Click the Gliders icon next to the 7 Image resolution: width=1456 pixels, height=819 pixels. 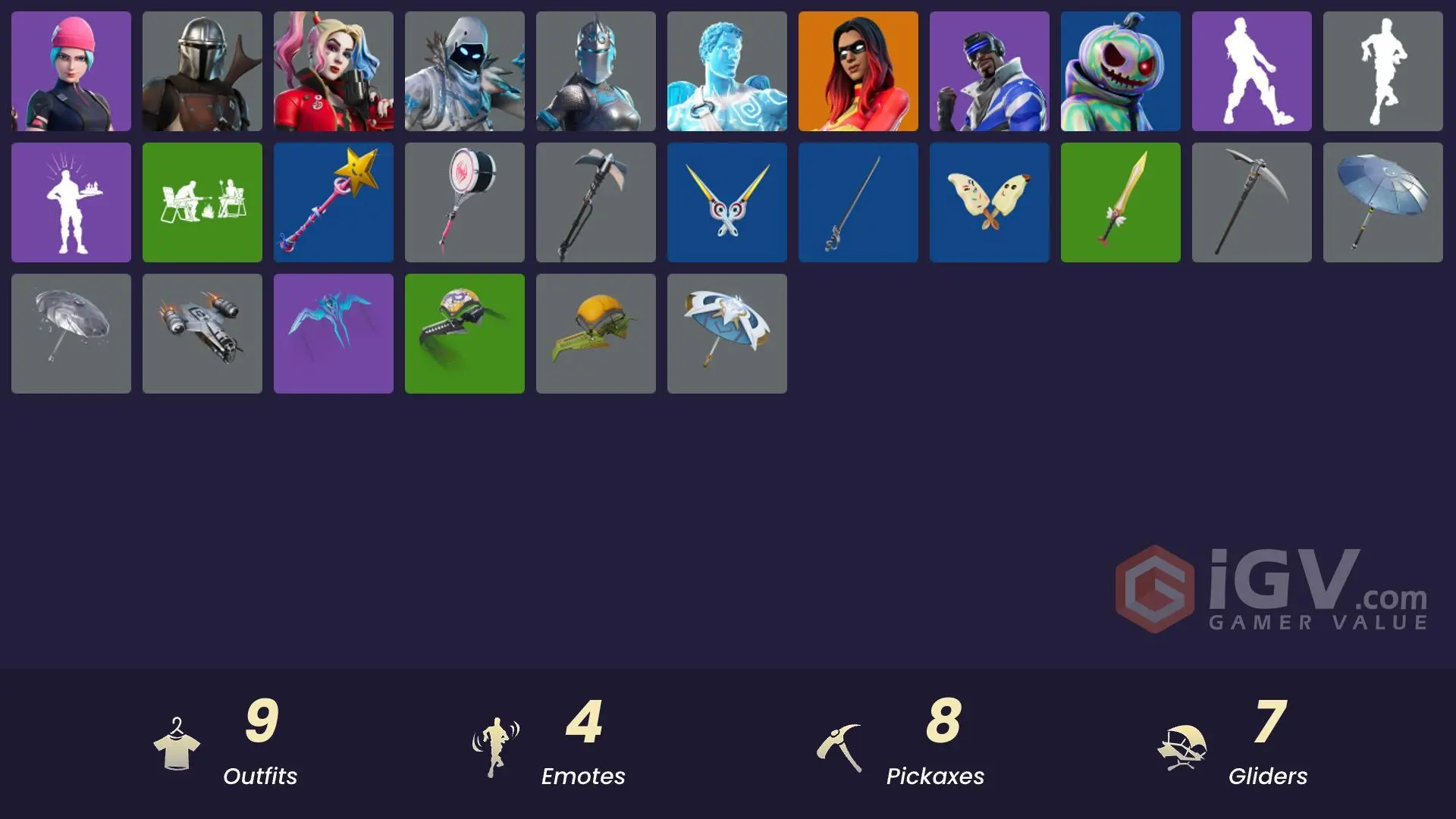1183,744
